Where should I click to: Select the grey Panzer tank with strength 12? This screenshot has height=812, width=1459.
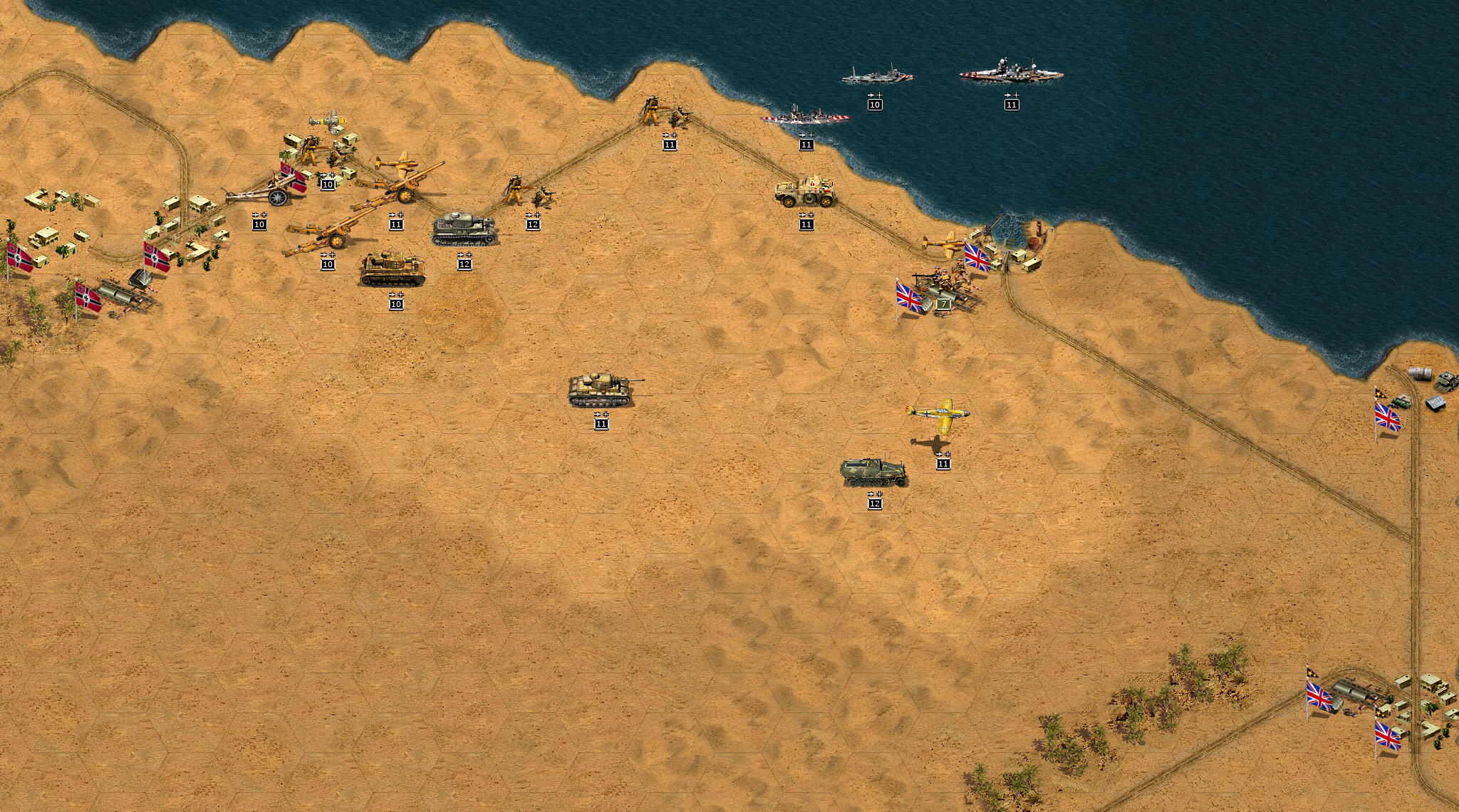(464, 229)
